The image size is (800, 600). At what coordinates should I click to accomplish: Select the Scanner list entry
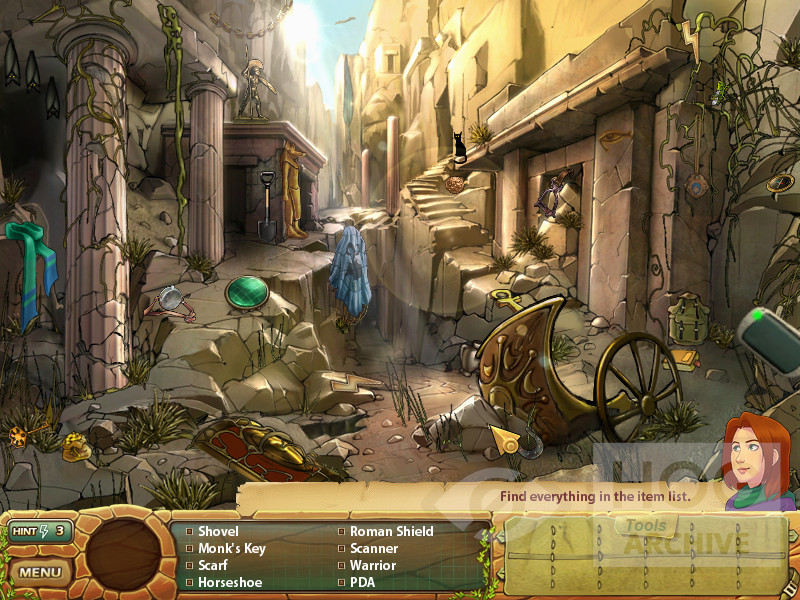pyautogui.click(x=374, y=549)
